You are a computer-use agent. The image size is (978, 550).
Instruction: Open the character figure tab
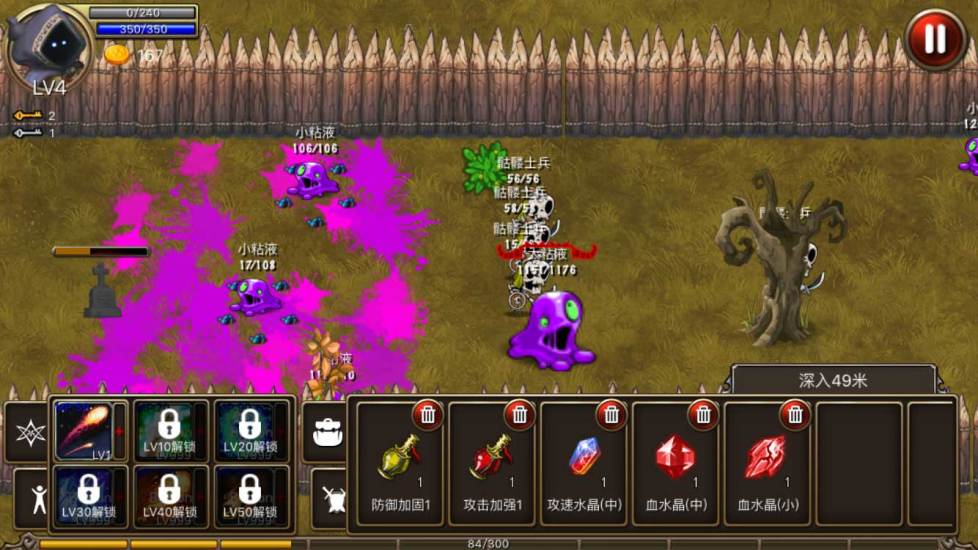coord(36,497)
